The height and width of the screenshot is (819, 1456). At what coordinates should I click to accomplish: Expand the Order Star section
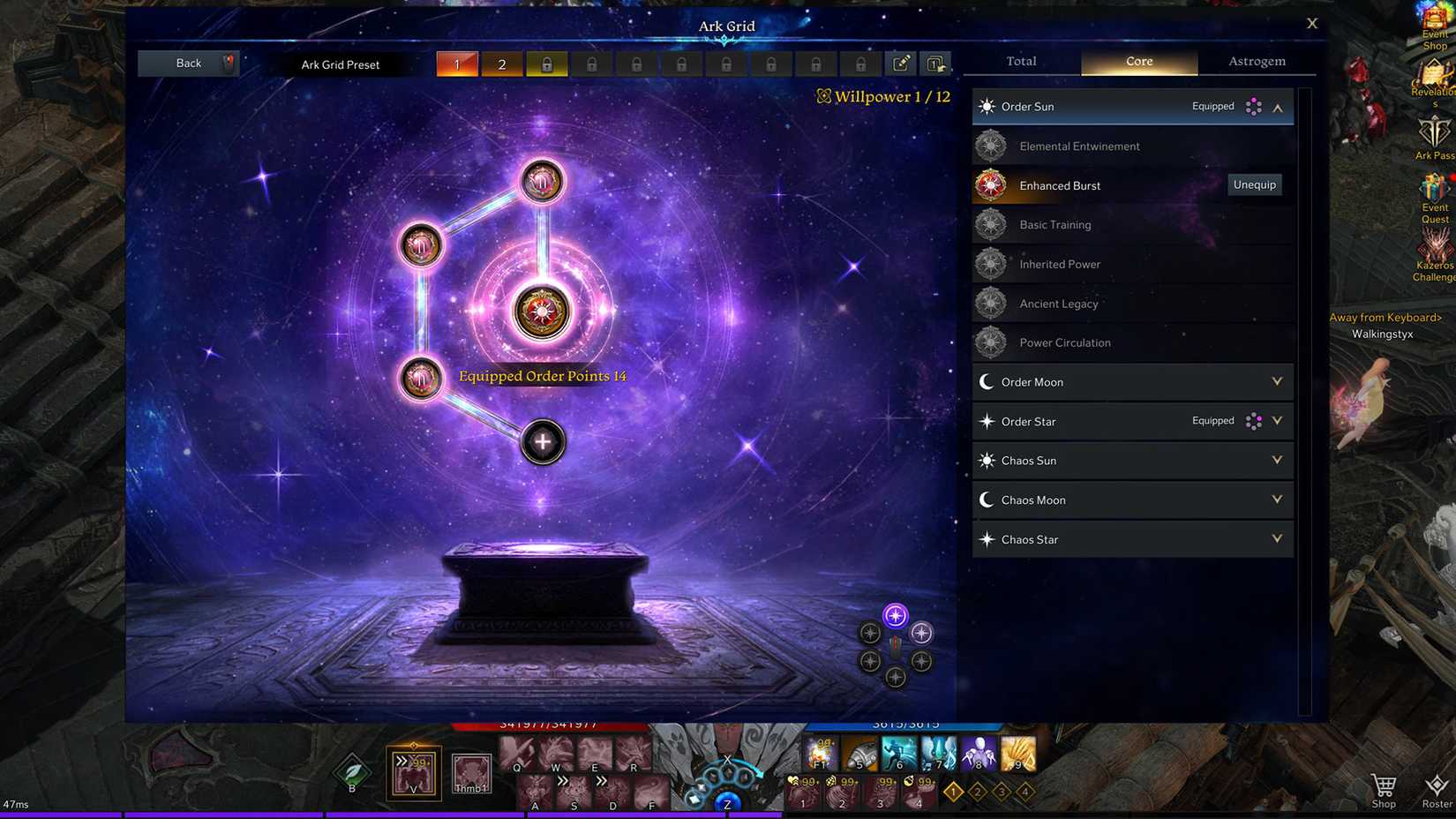click(x=1277, y=422)
